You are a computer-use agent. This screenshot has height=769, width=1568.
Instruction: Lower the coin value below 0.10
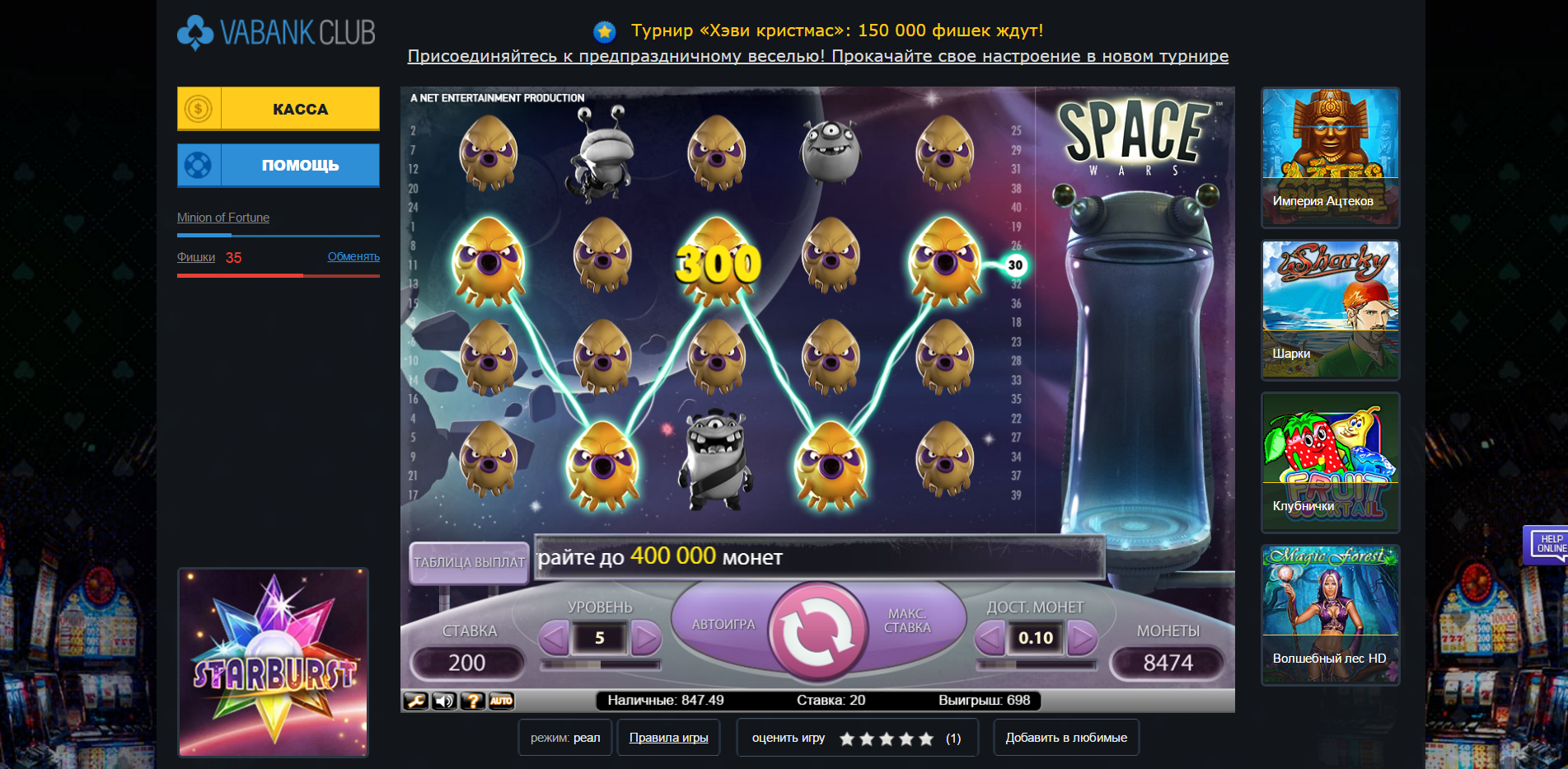990,638
